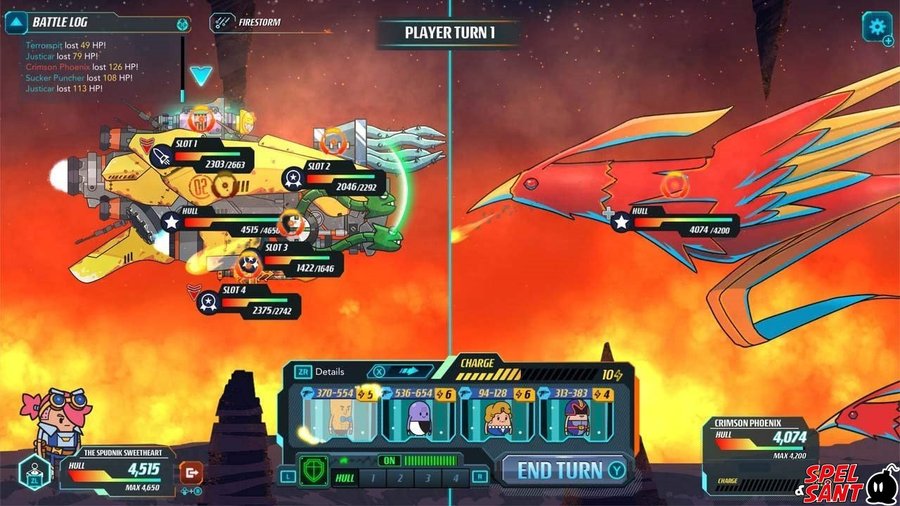The image size is (900, 506).
Task: Select the Slot 2 weapon marker
Action: click(293, 178)
